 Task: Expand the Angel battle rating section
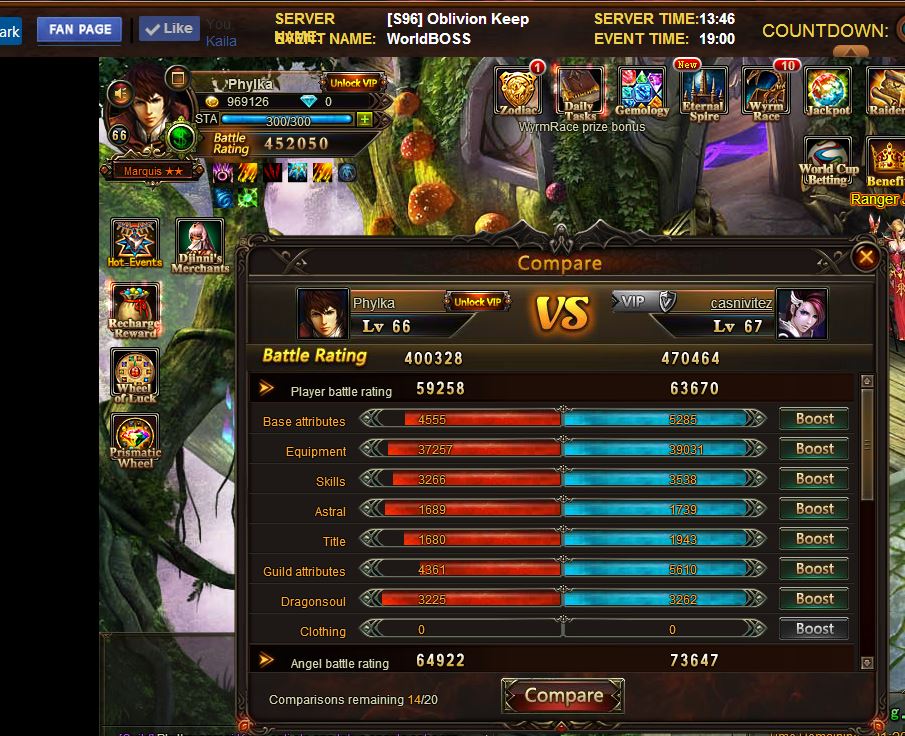click(267, 660)
